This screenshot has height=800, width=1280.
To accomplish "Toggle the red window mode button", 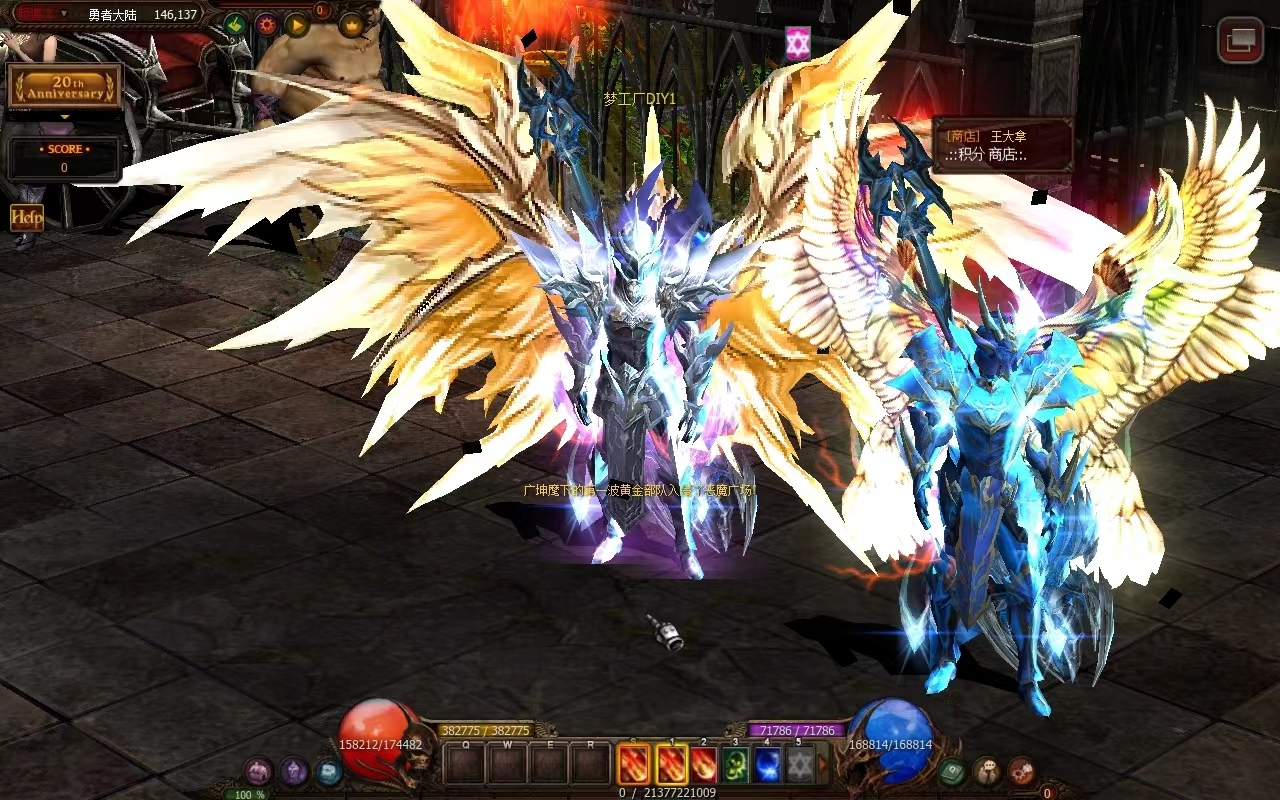I will point(1240,40).
